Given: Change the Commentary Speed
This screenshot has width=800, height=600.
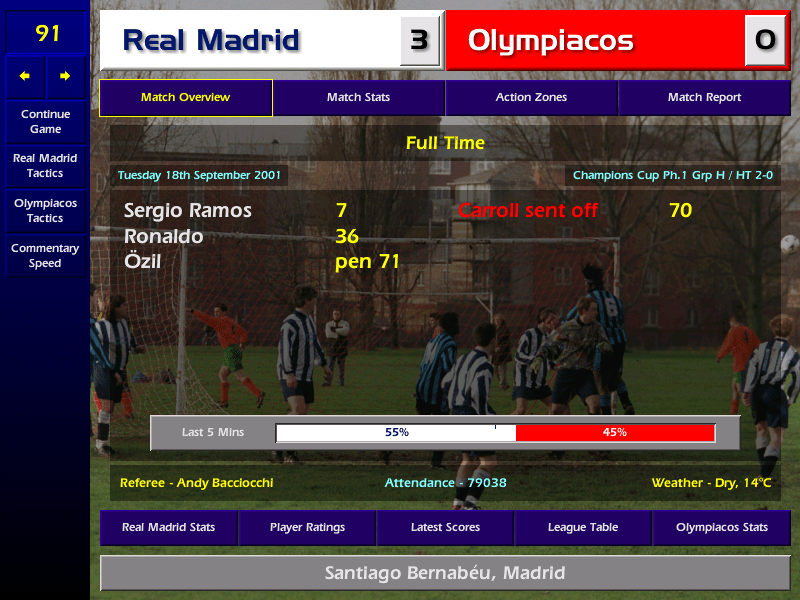Looking at the screenshot, I should (x=45, y=256).
